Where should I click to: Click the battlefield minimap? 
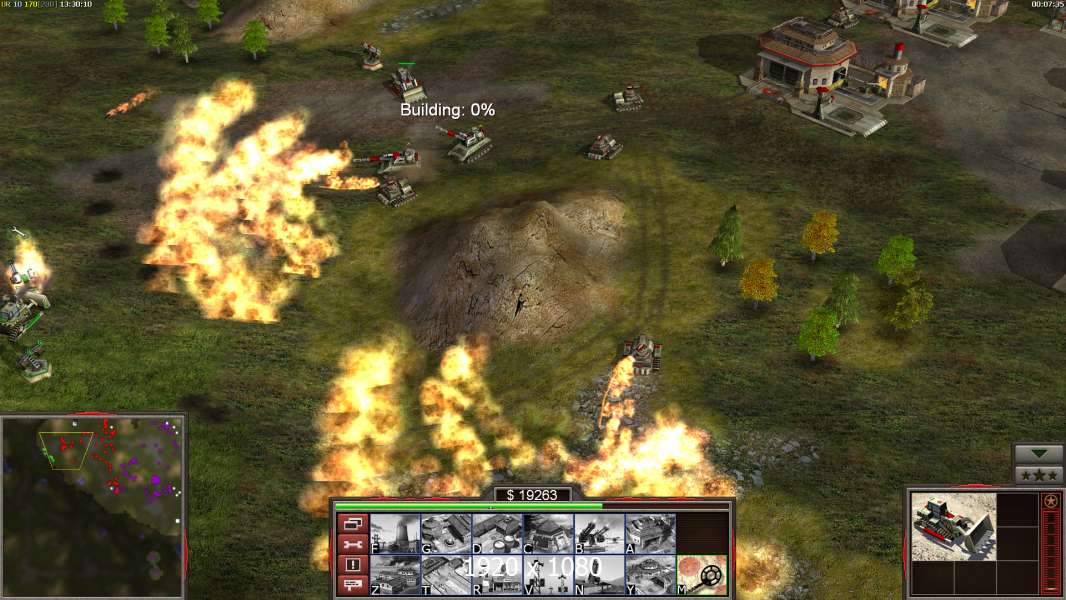[x=92, y=505]
